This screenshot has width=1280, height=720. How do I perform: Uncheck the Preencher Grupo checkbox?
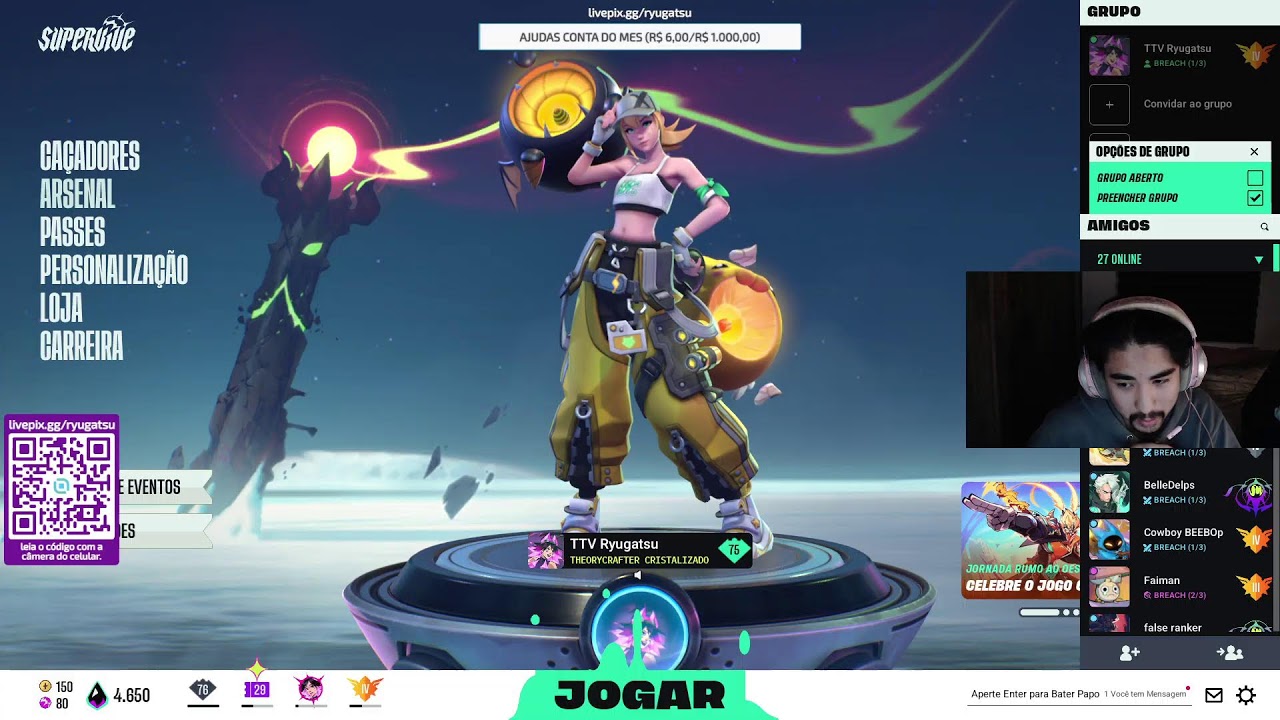(x=1254, y=198)
